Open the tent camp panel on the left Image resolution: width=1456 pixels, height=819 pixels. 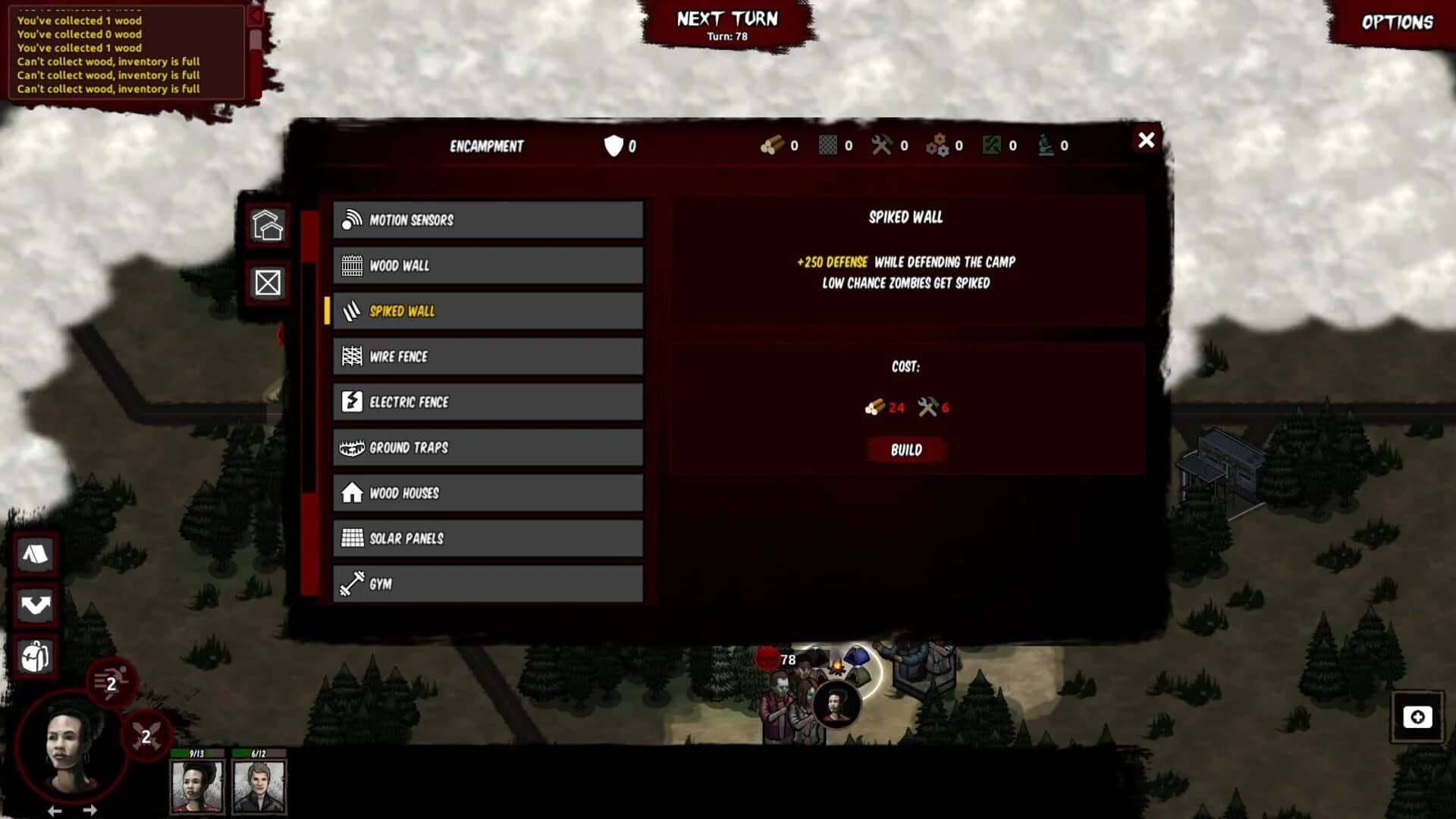[x=35, y=554]
